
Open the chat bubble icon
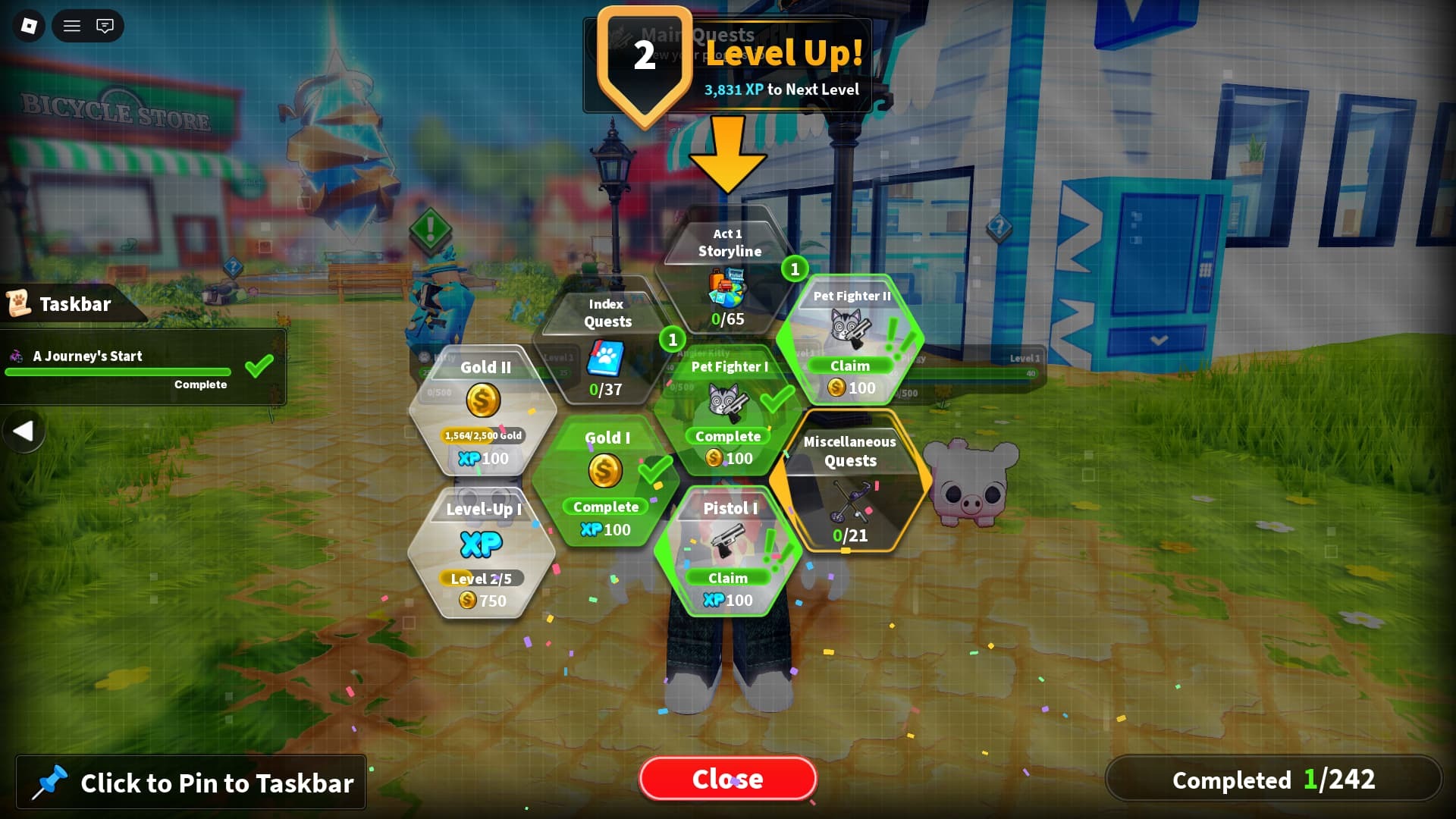pos(105,25)
